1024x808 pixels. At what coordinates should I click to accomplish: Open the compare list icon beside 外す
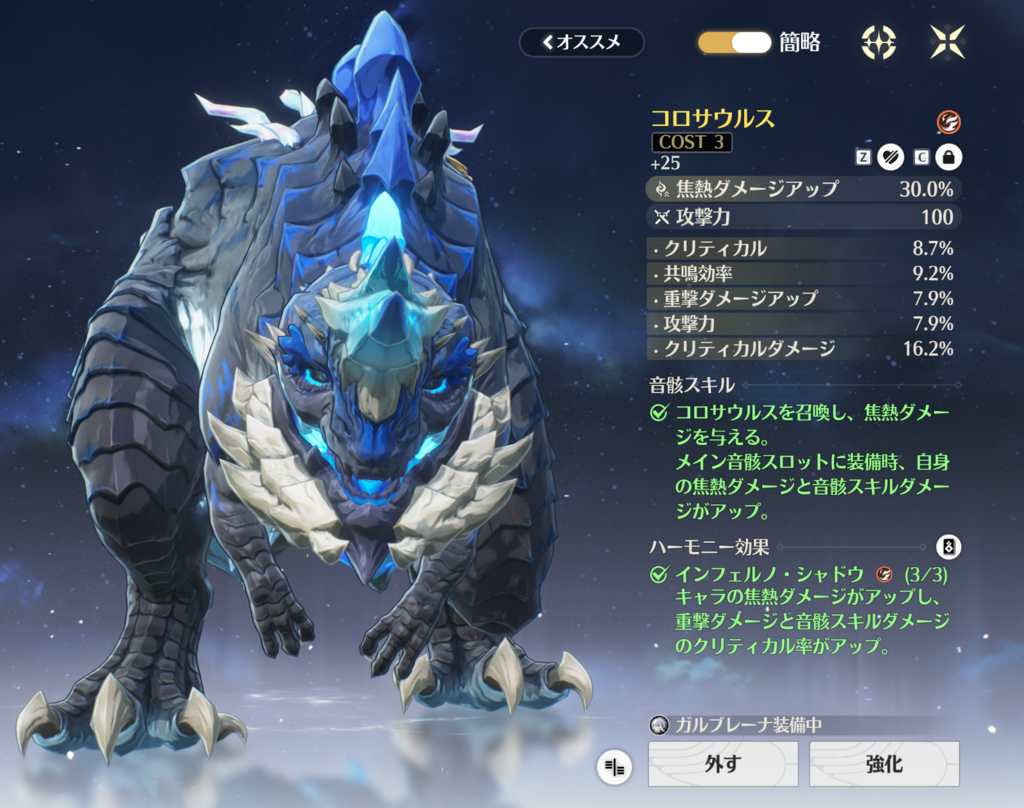point(614,767)
